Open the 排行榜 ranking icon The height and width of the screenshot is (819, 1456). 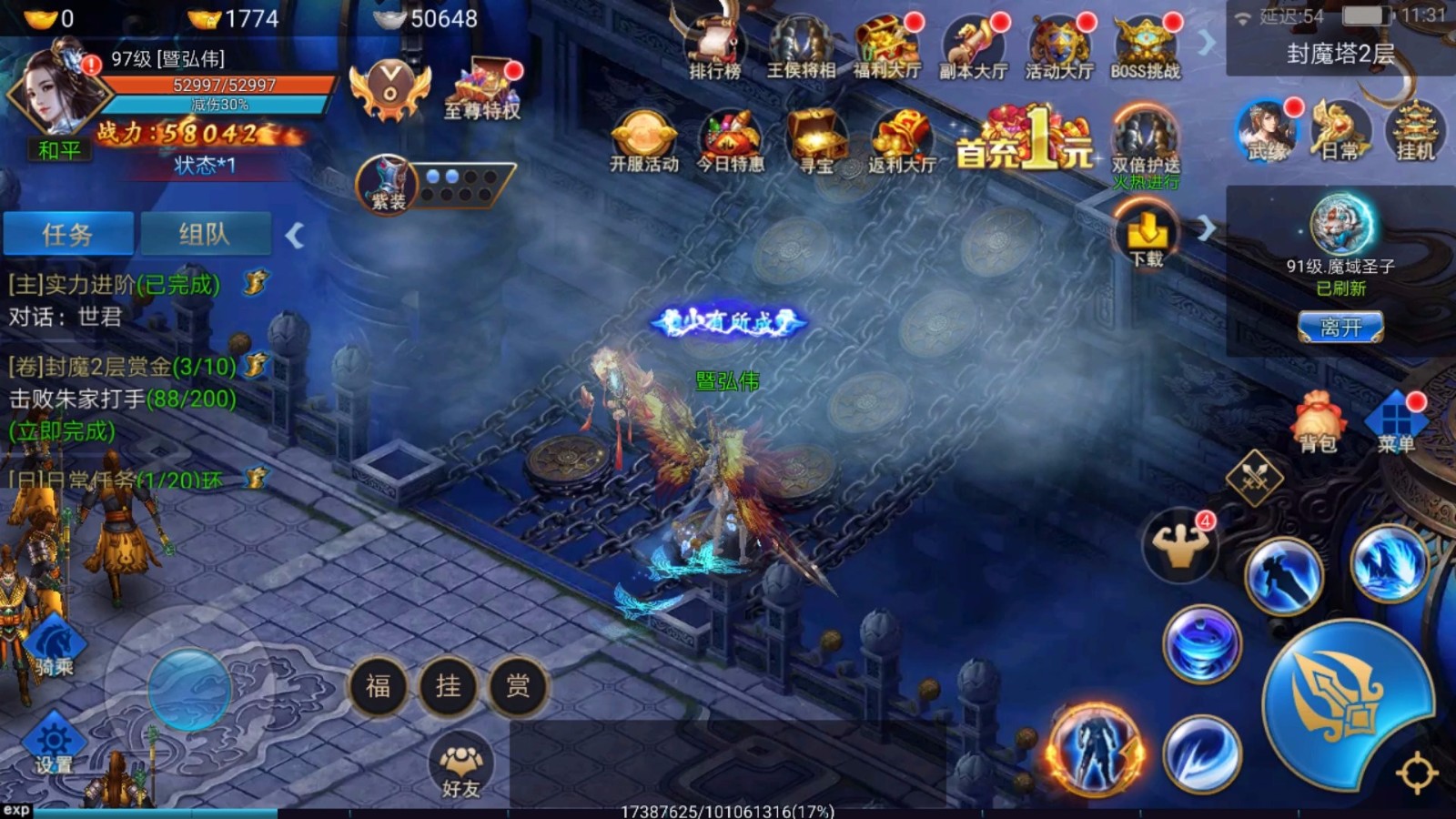coord(714,45)
